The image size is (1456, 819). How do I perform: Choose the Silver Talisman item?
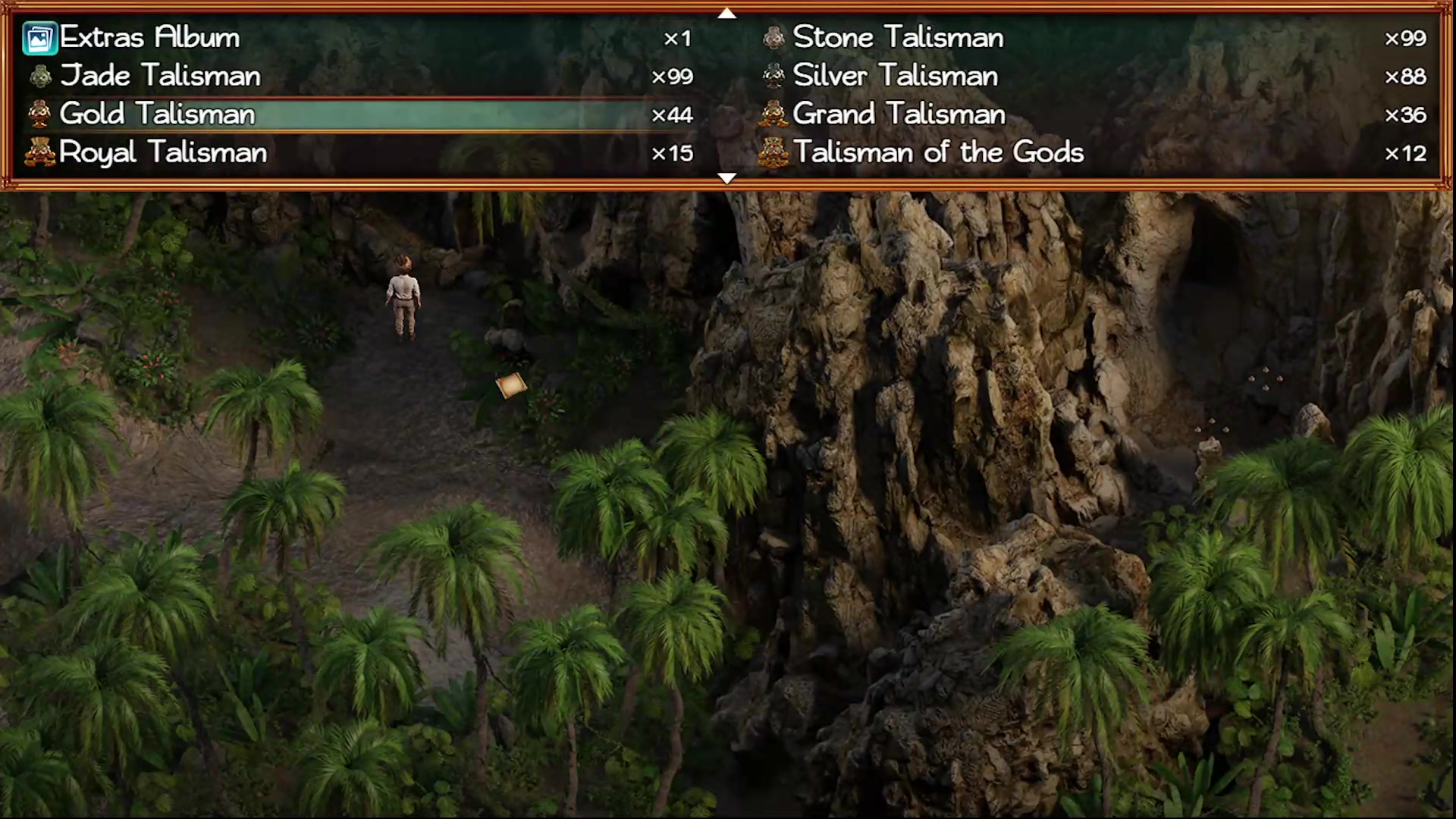click(895, 76)
